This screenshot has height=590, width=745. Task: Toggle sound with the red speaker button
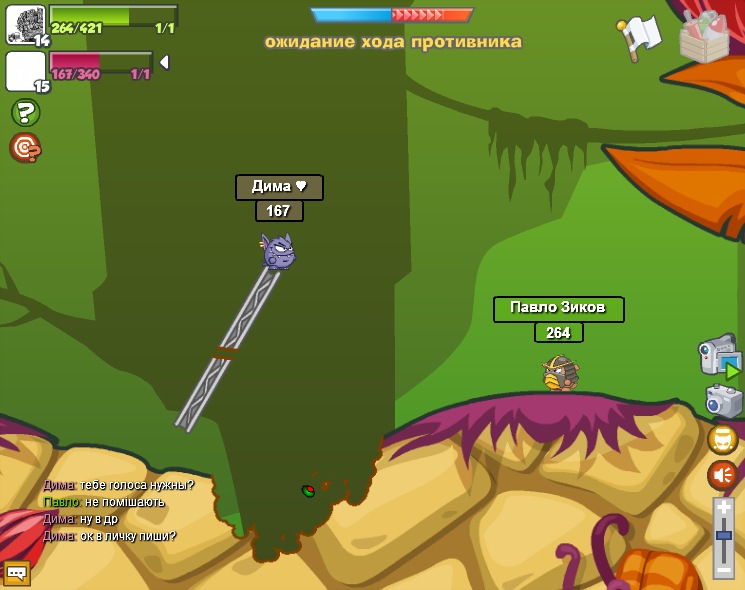coord(722,474)
